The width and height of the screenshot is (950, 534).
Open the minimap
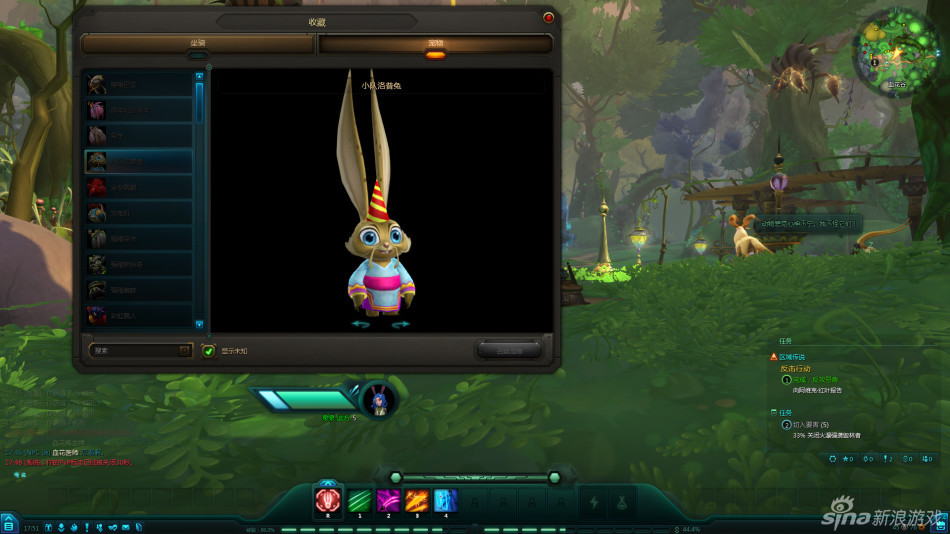pyautogui.click(x=894, y=52)
